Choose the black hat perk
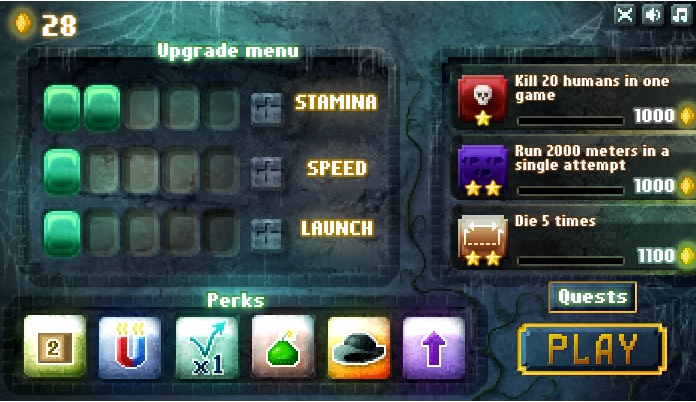Viewport: 696px width, 402px height. tap(358, 347)
